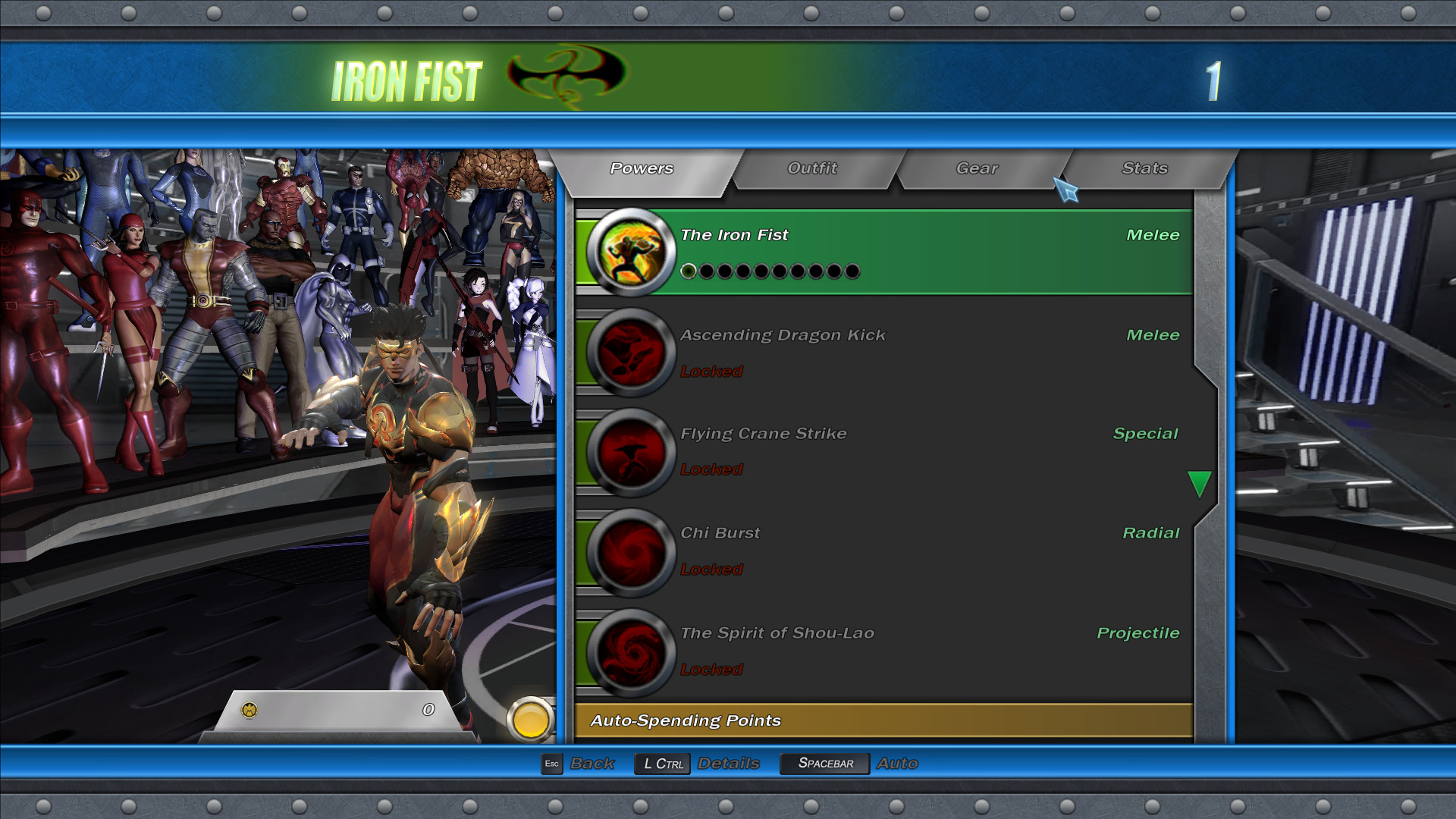Switch to the Outfit tab
The image size is (1456, 819).
pyautogui.click(x=812, y=168)
